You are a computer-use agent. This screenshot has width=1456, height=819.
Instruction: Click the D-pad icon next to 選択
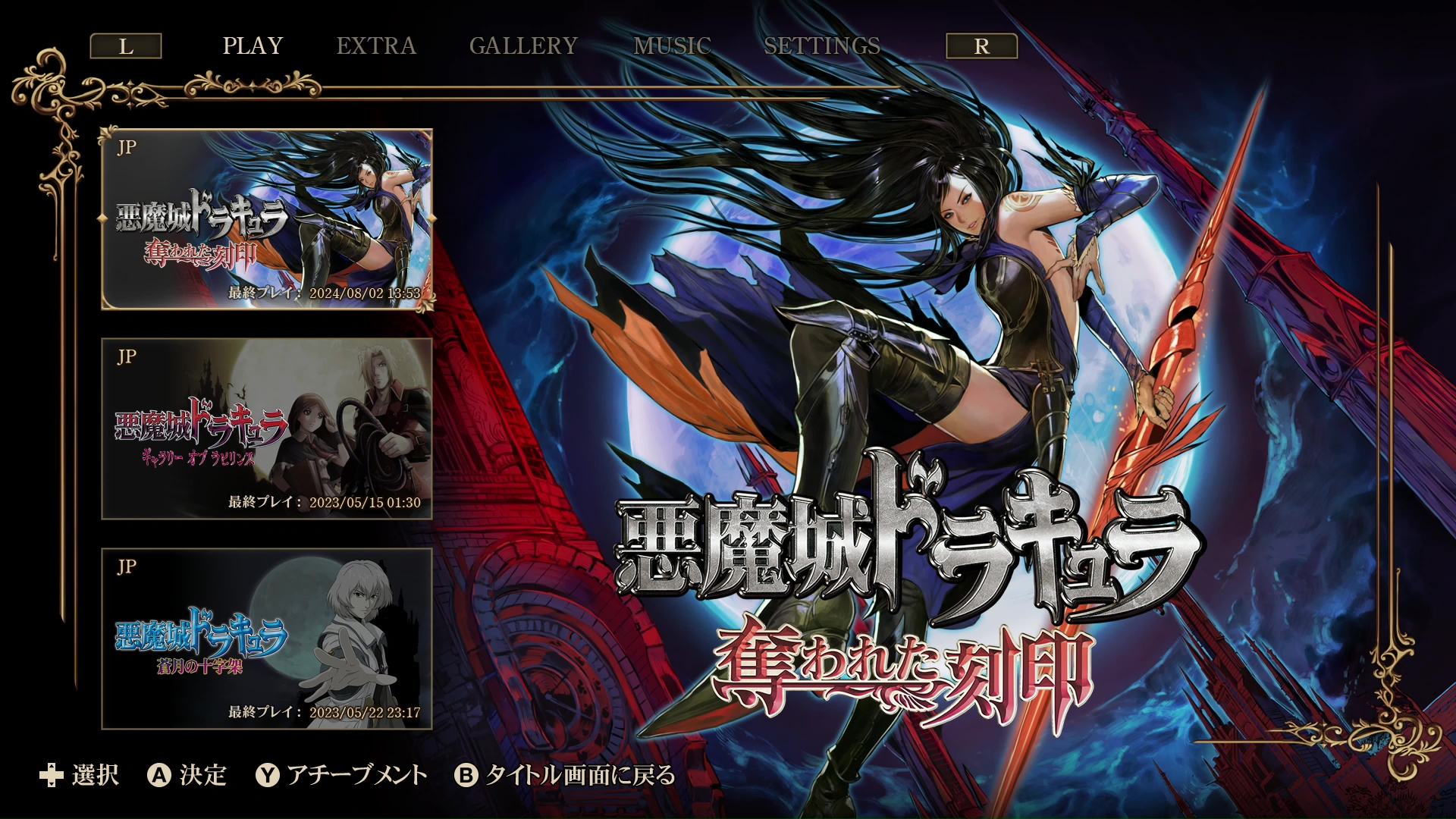pyautogui.click(x=50, y=777)
